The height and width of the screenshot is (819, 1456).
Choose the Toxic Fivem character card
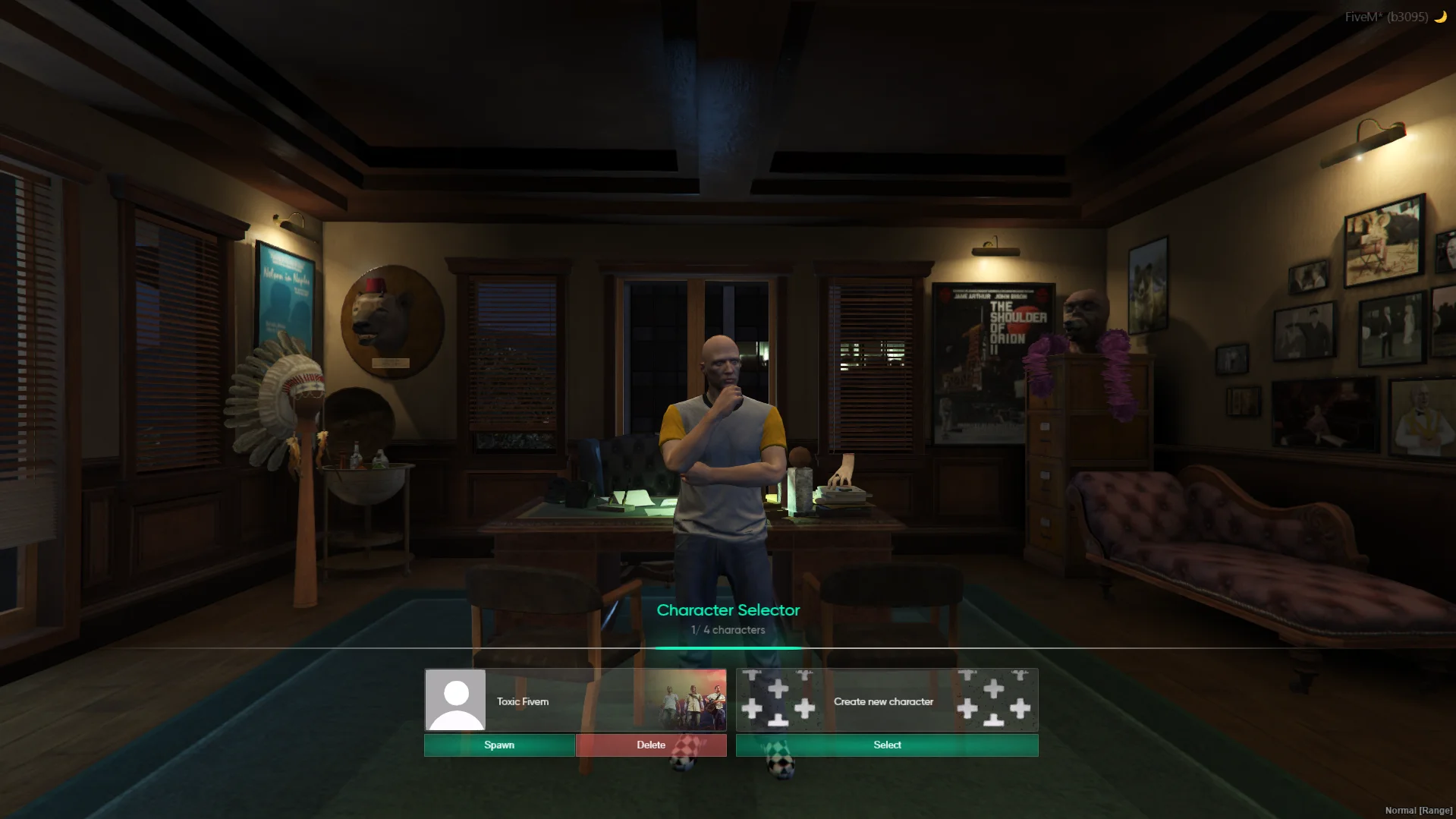(x=575, y=701)
